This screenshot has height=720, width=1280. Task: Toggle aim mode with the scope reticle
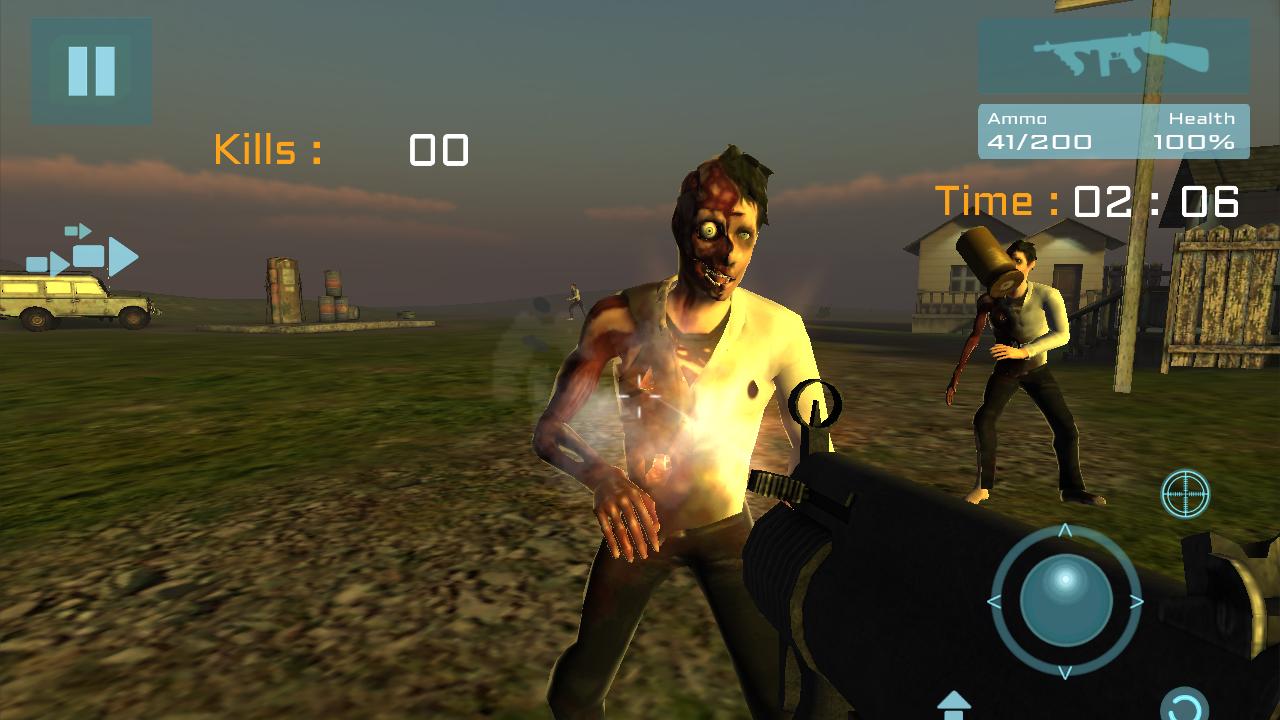click(1185, 494)
